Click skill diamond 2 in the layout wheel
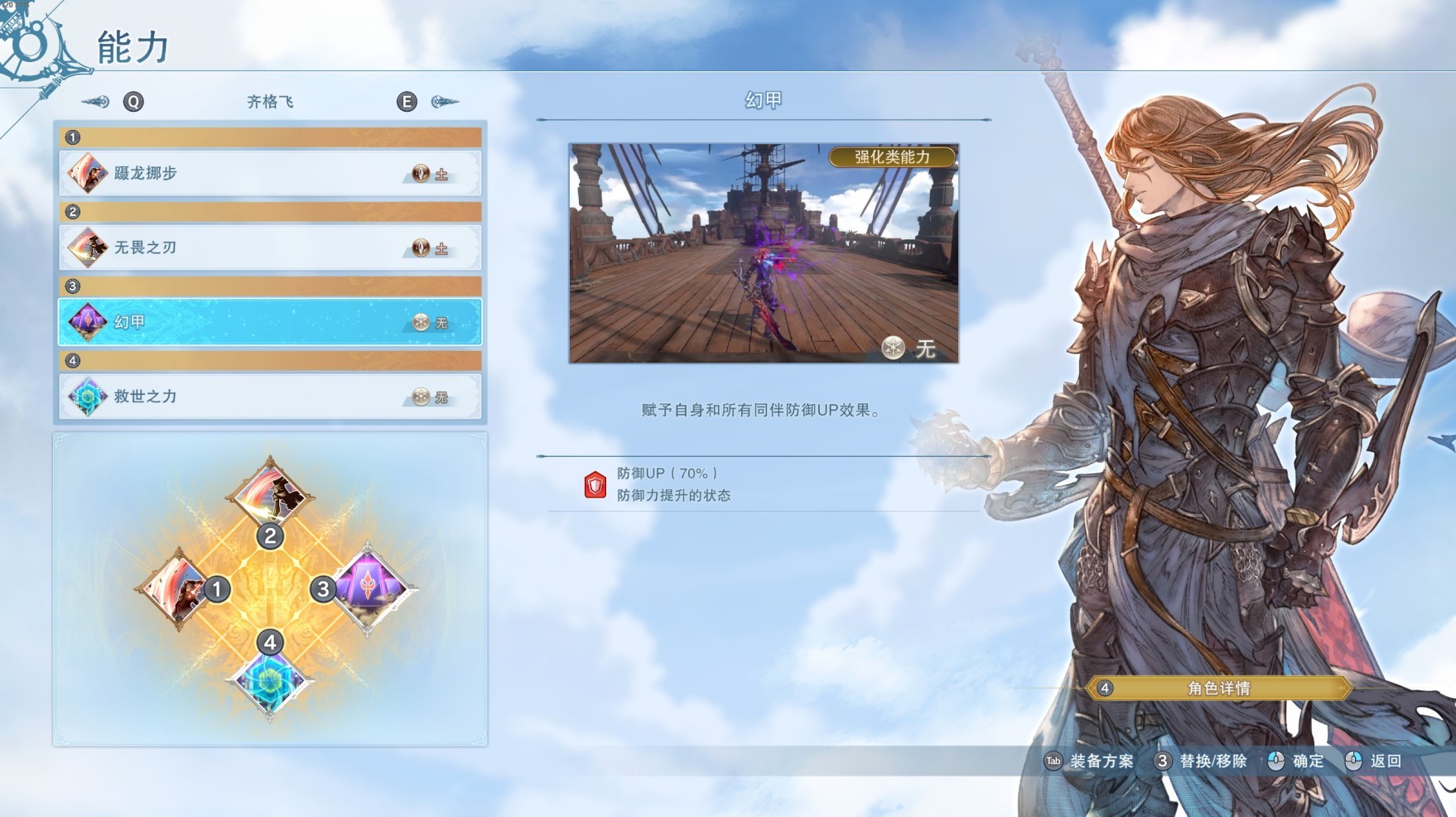This screenshot has height=817, width=1456. 269,493
